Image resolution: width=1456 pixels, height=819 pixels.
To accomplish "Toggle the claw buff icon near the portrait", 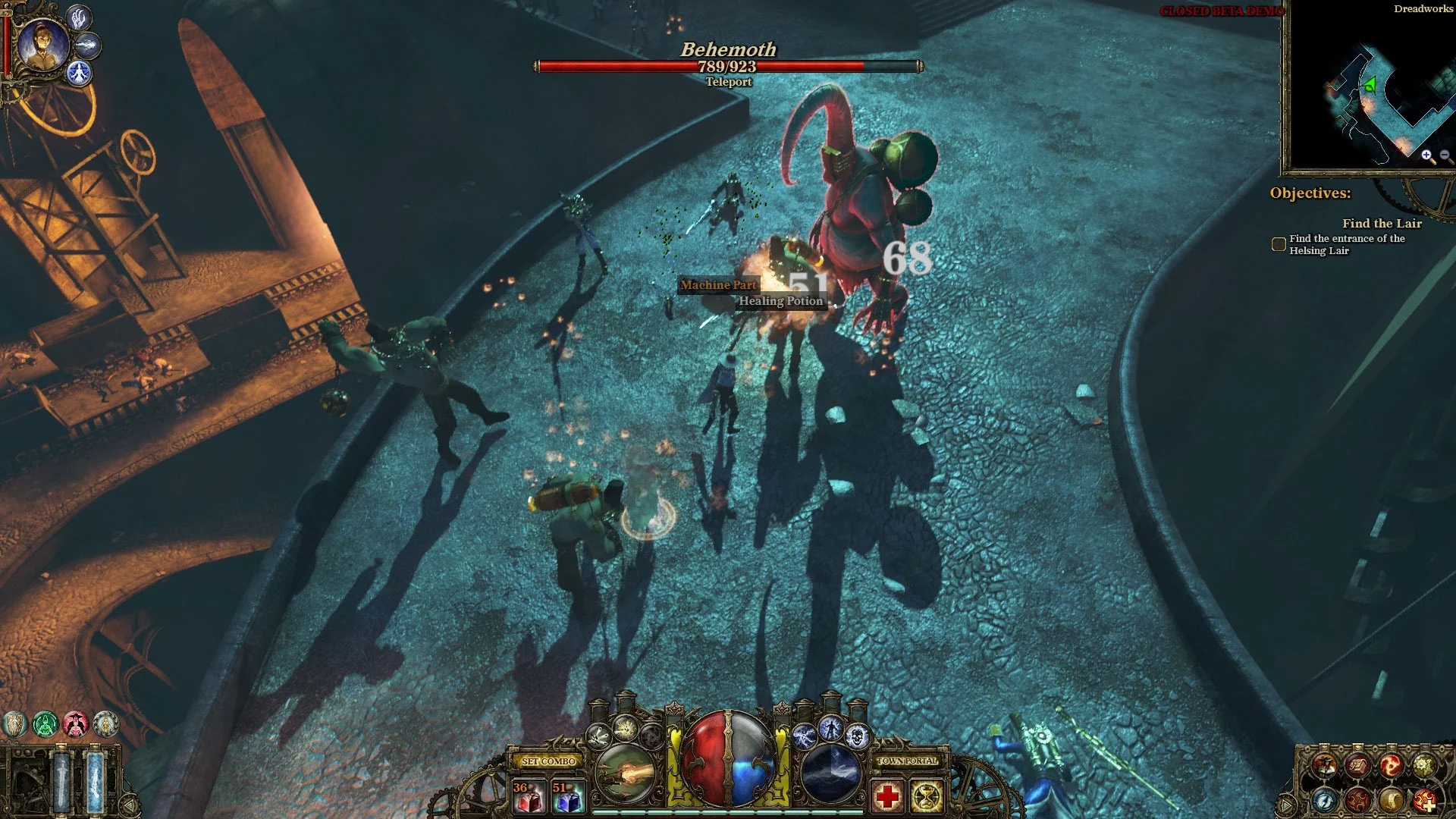I will (79, 19).
